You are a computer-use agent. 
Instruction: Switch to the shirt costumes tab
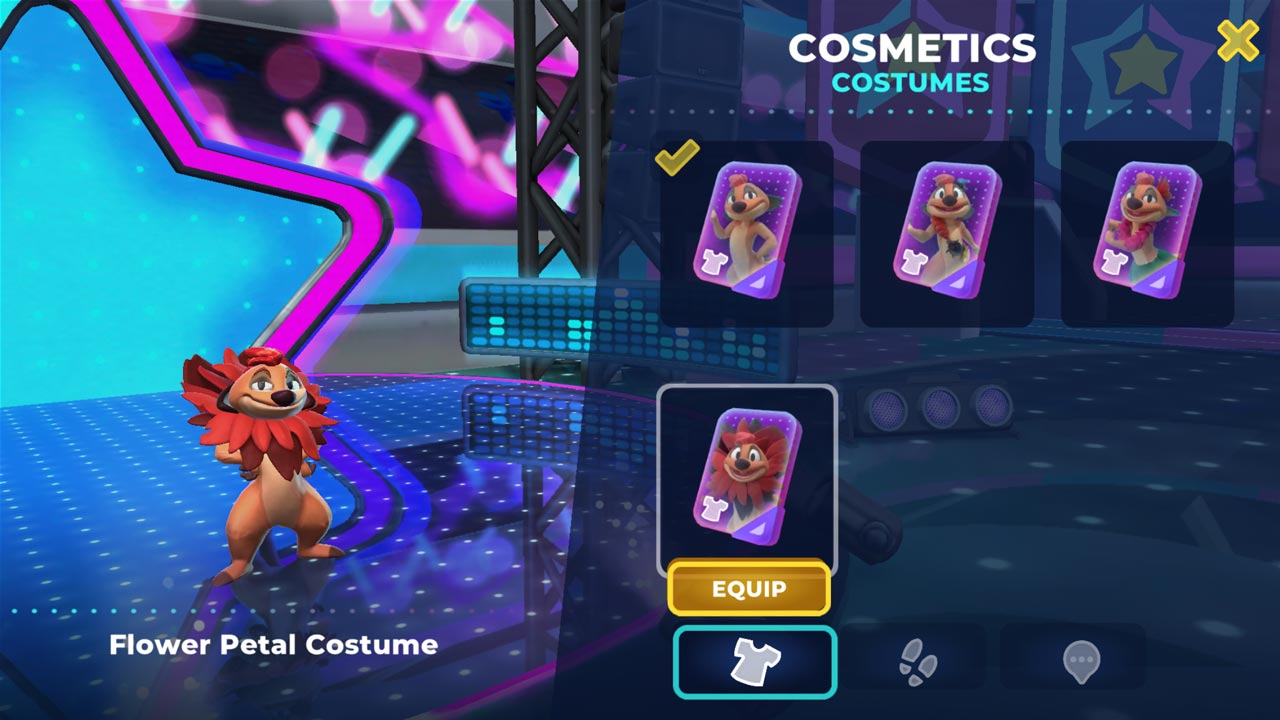pyautogui.click(x=755, y=661)
